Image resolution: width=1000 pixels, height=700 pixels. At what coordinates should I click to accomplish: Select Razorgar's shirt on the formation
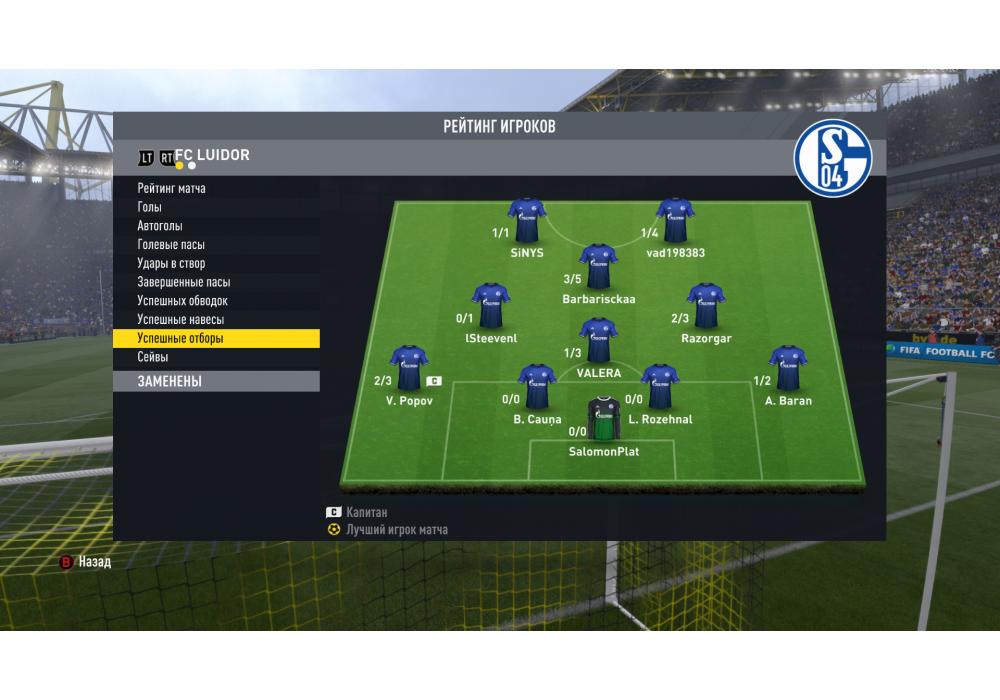[x=706, y=306]
